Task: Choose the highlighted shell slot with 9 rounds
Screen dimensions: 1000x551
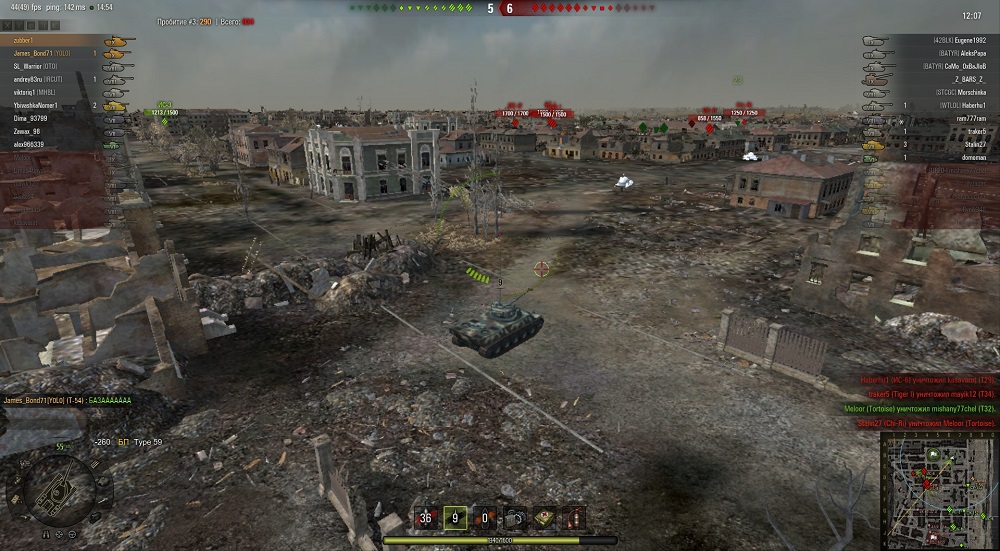Action: coord(456,518)
